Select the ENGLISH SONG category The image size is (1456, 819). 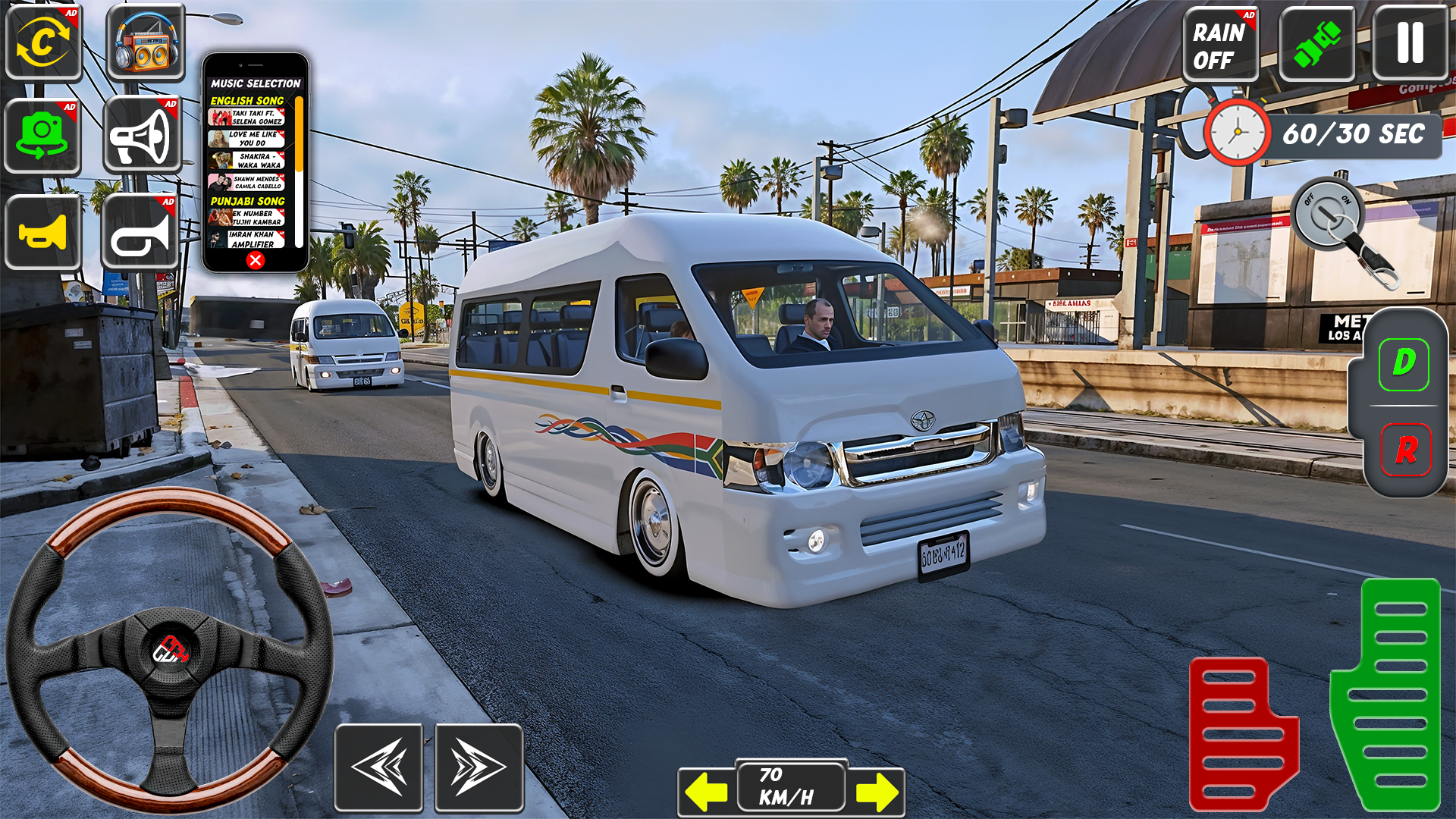[246, 101]
